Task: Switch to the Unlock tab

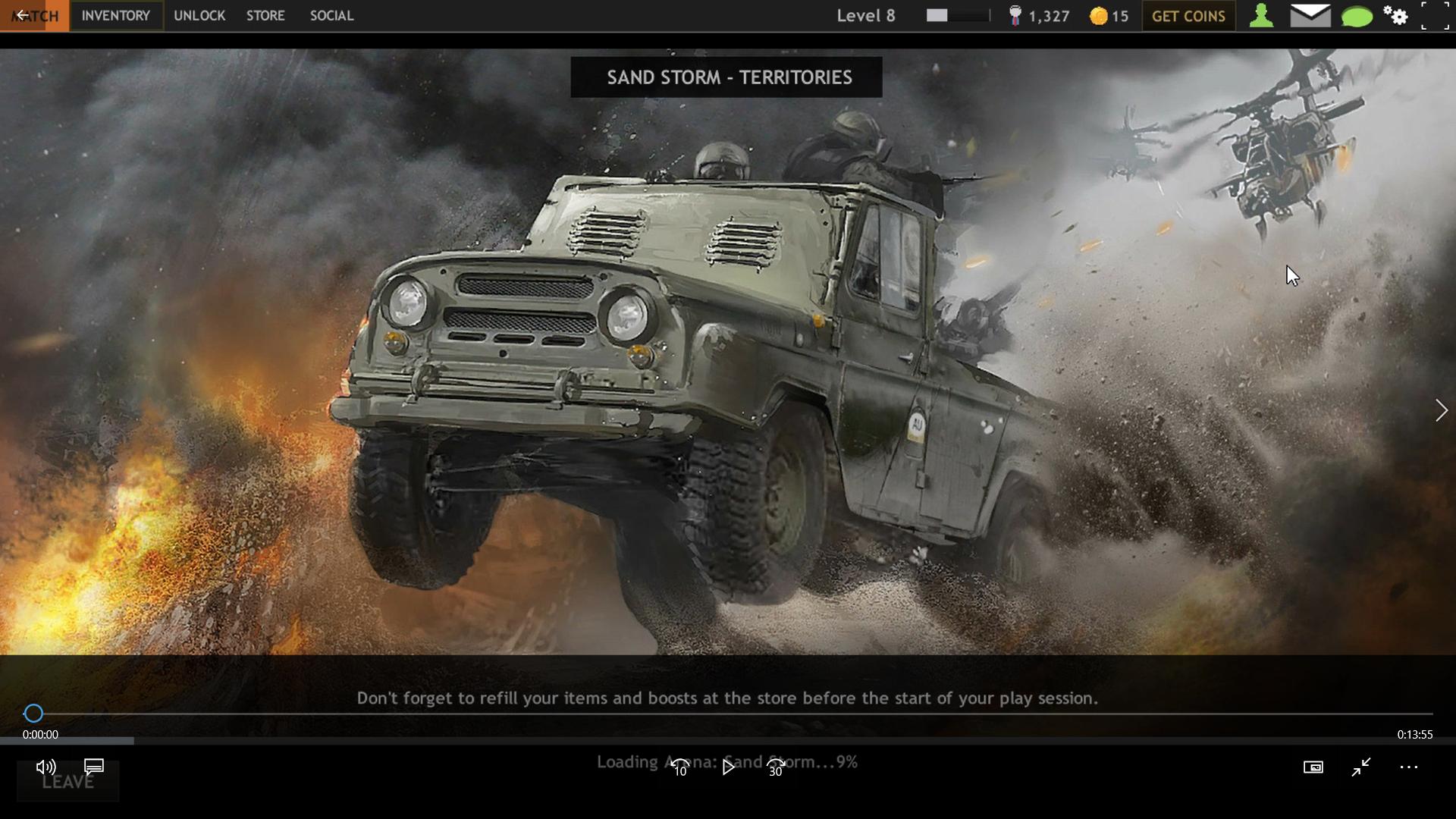Action: pyautogui.click(x=199, y=16)
